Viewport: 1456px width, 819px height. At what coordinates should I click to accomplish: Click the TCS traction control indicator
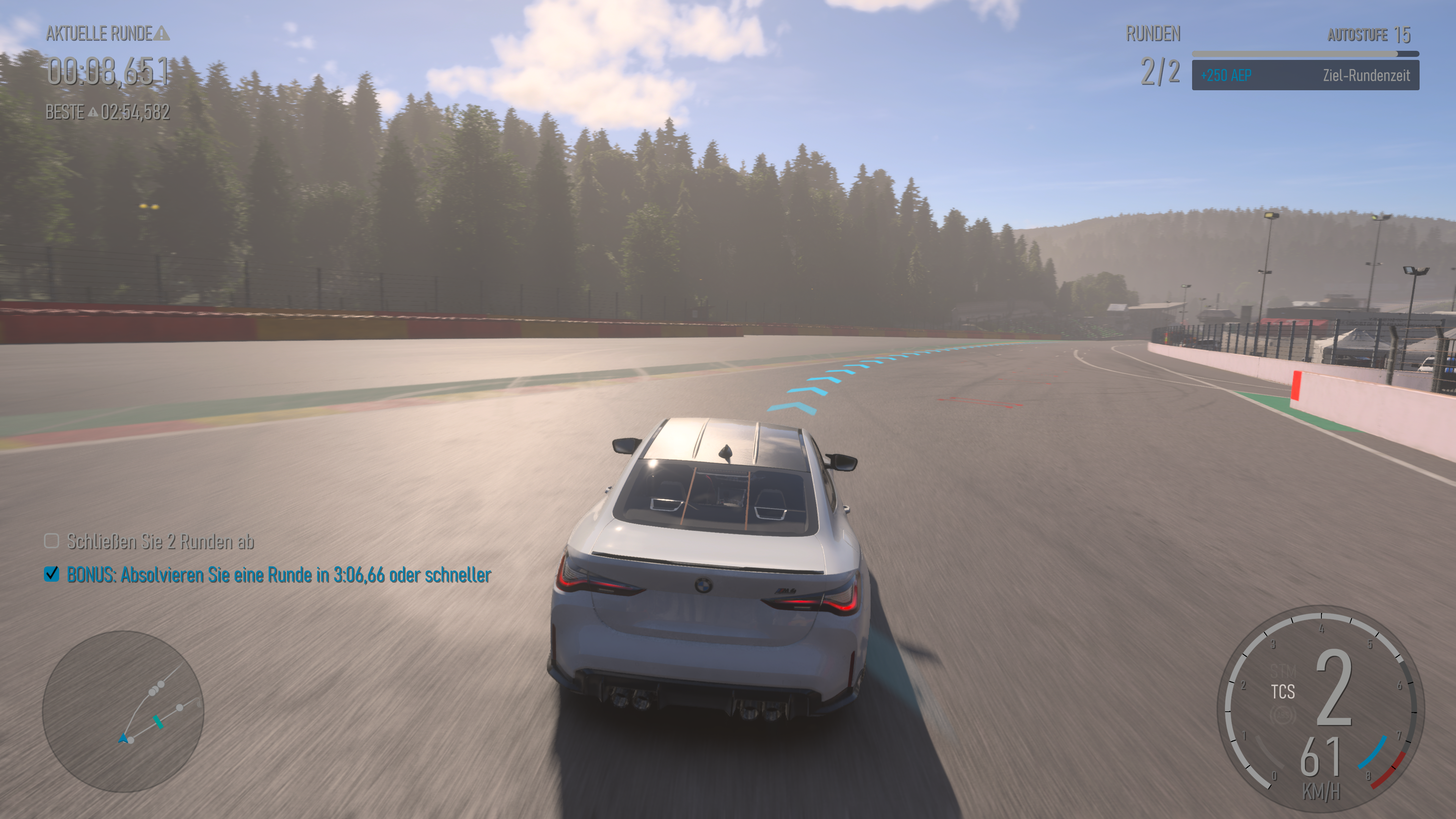click(1282, 692)
